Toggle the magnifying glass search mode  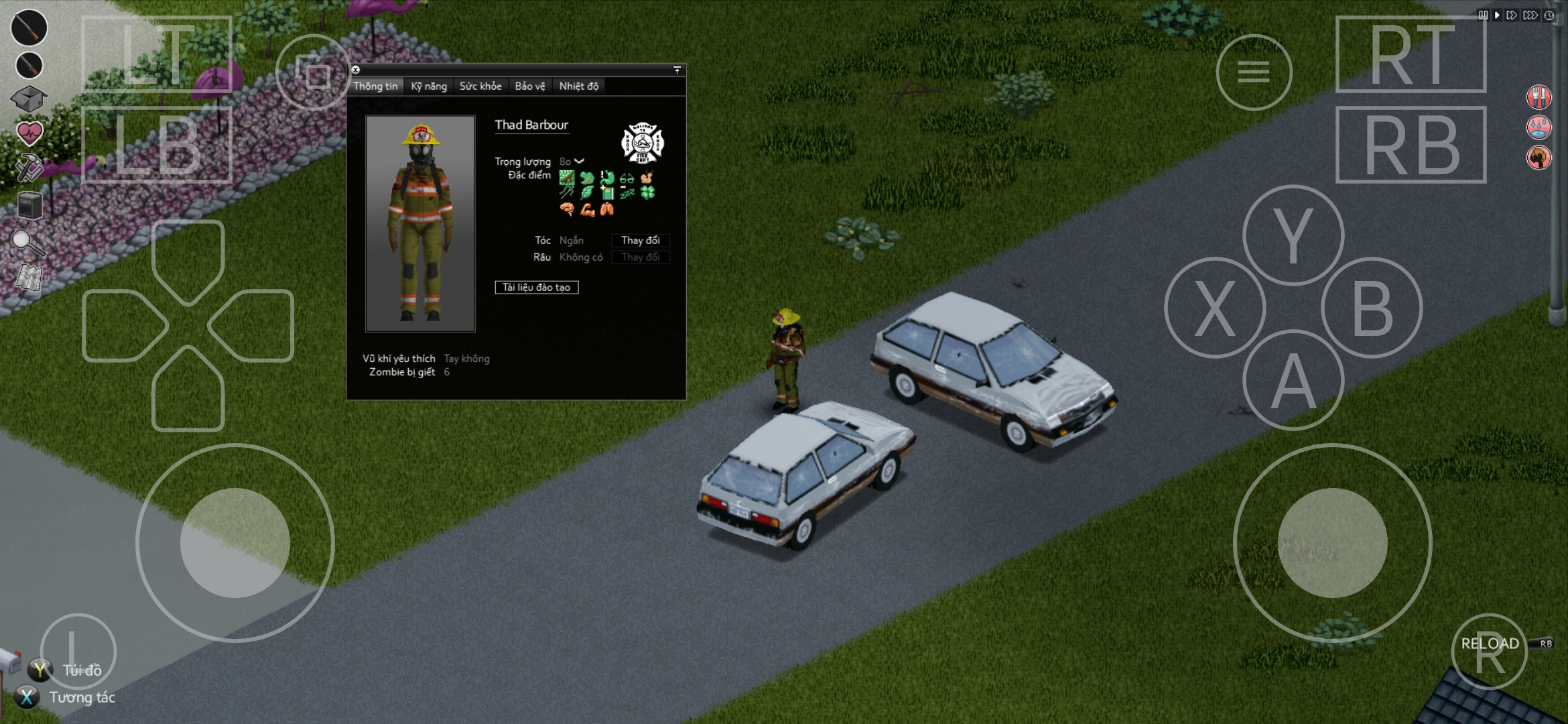29,243
